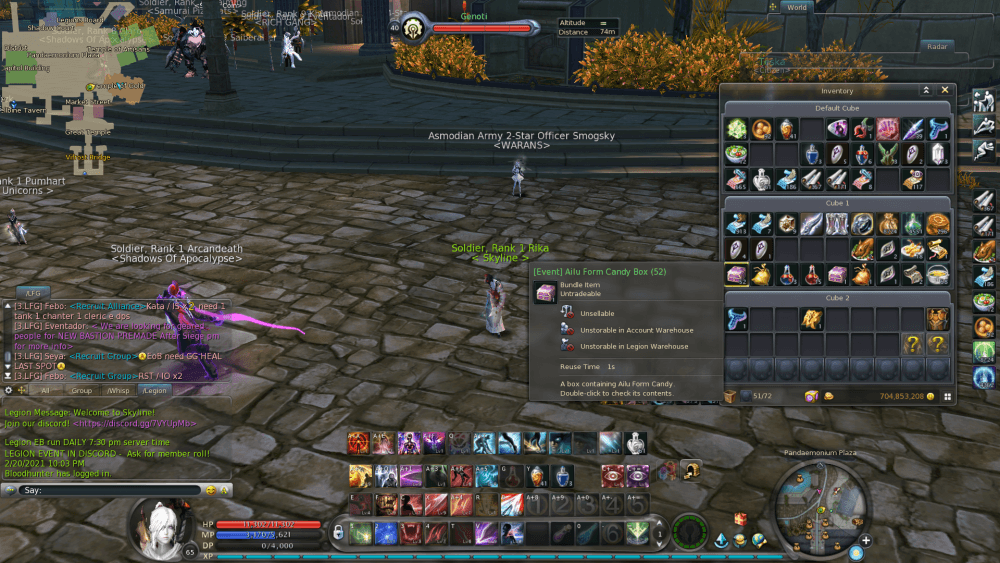Select the roast poultry food item in Cube 1
Viewport: 1000px width, 563px height.
(x=862, y=248)
